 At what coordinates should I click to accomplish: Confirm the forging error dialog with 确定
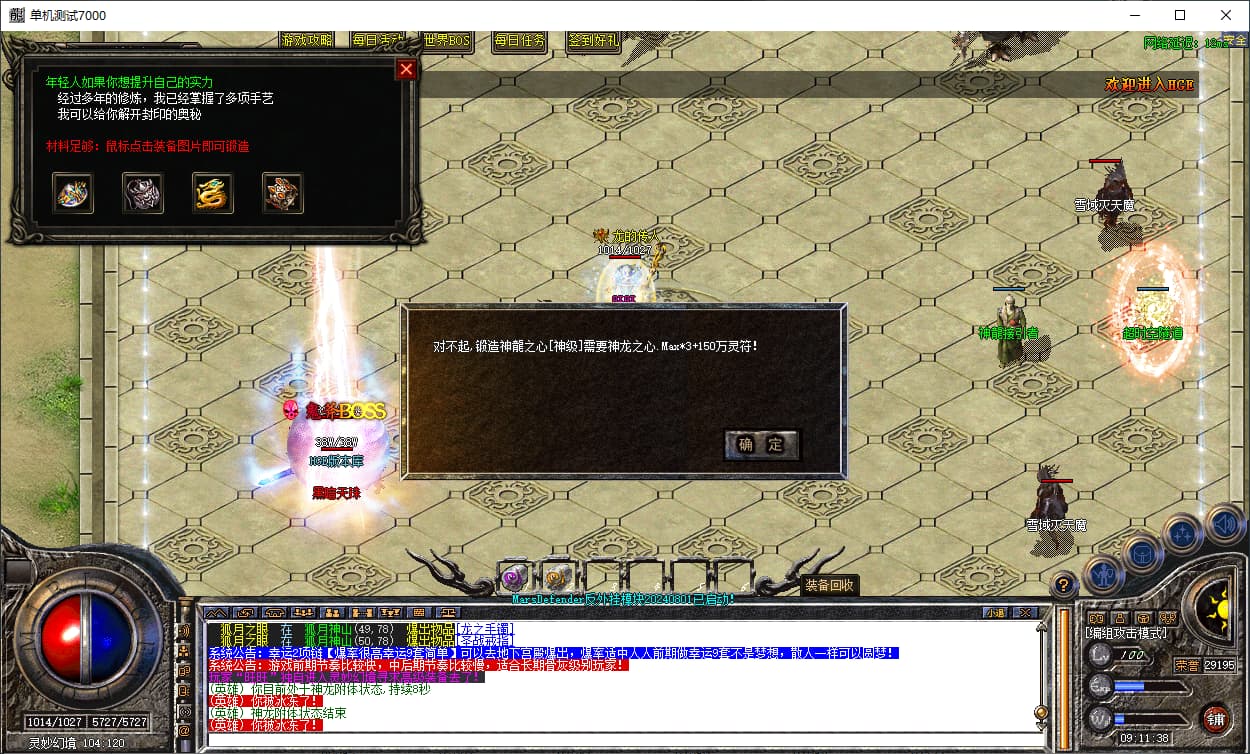click(x=761, y=445)
